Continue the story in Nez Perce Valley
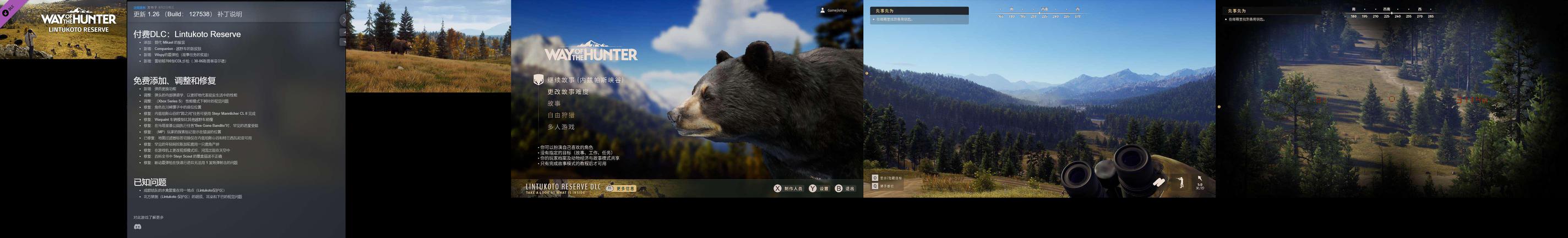 tap(584, 80)
